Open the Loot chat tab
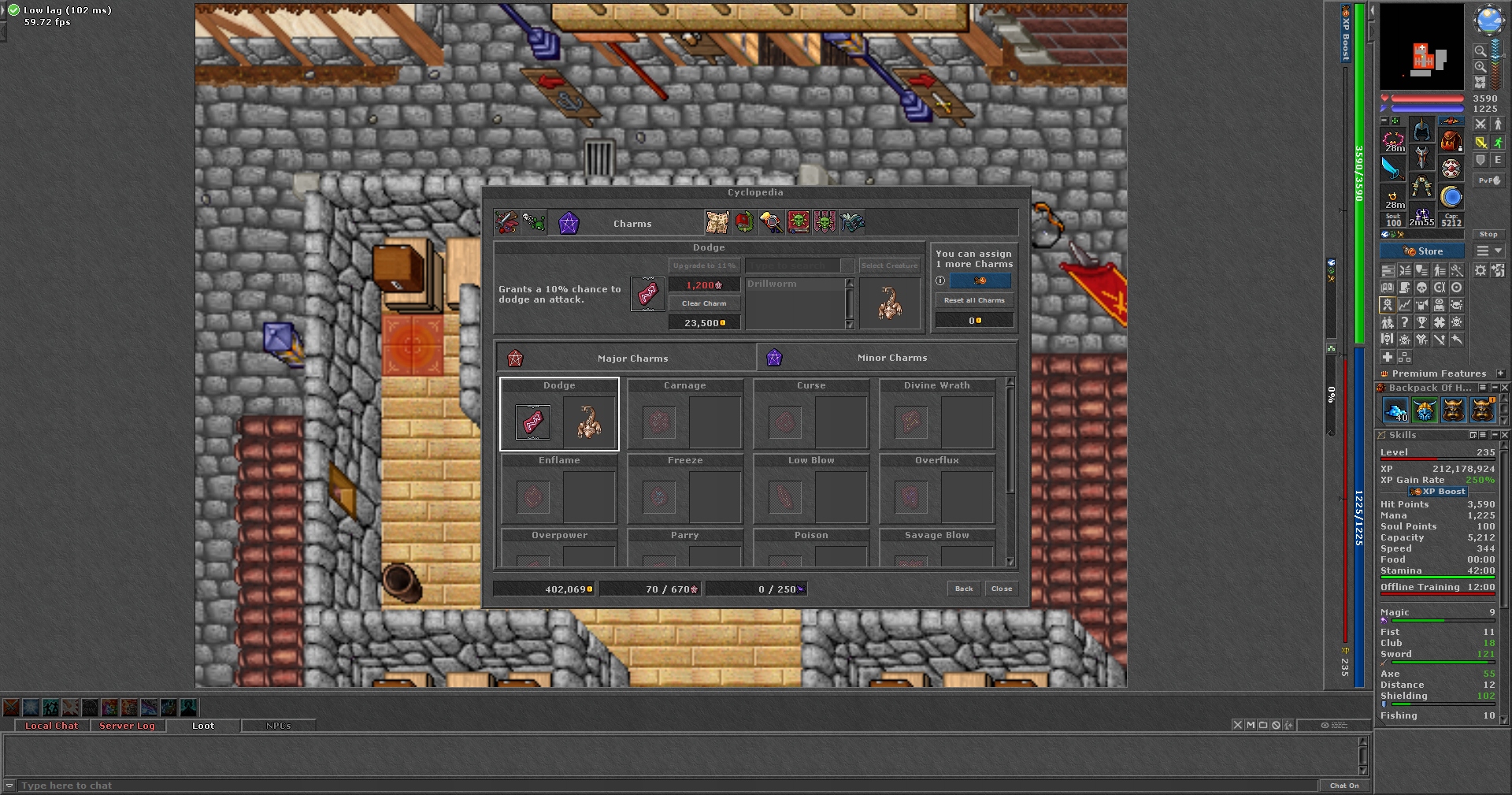Image resolution: width=1512 pixels, height=795 pixels. (202, 726)
